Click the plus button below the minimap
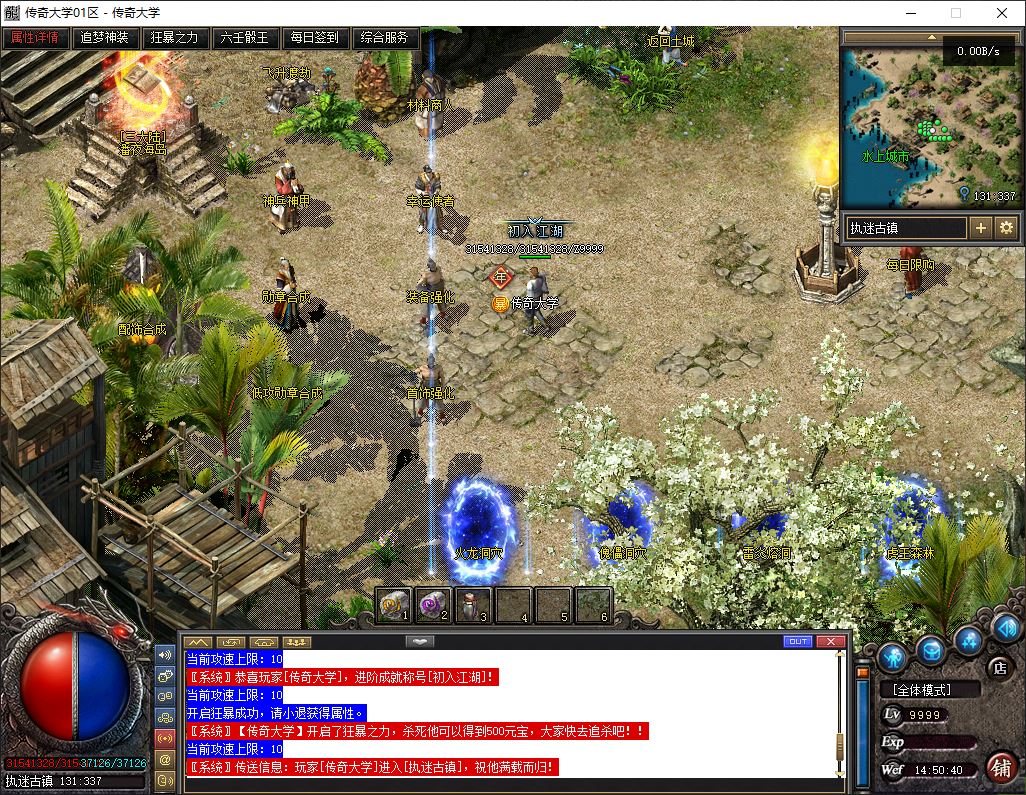This screenshot has height=795, width=1026. [x=981, y=228]
